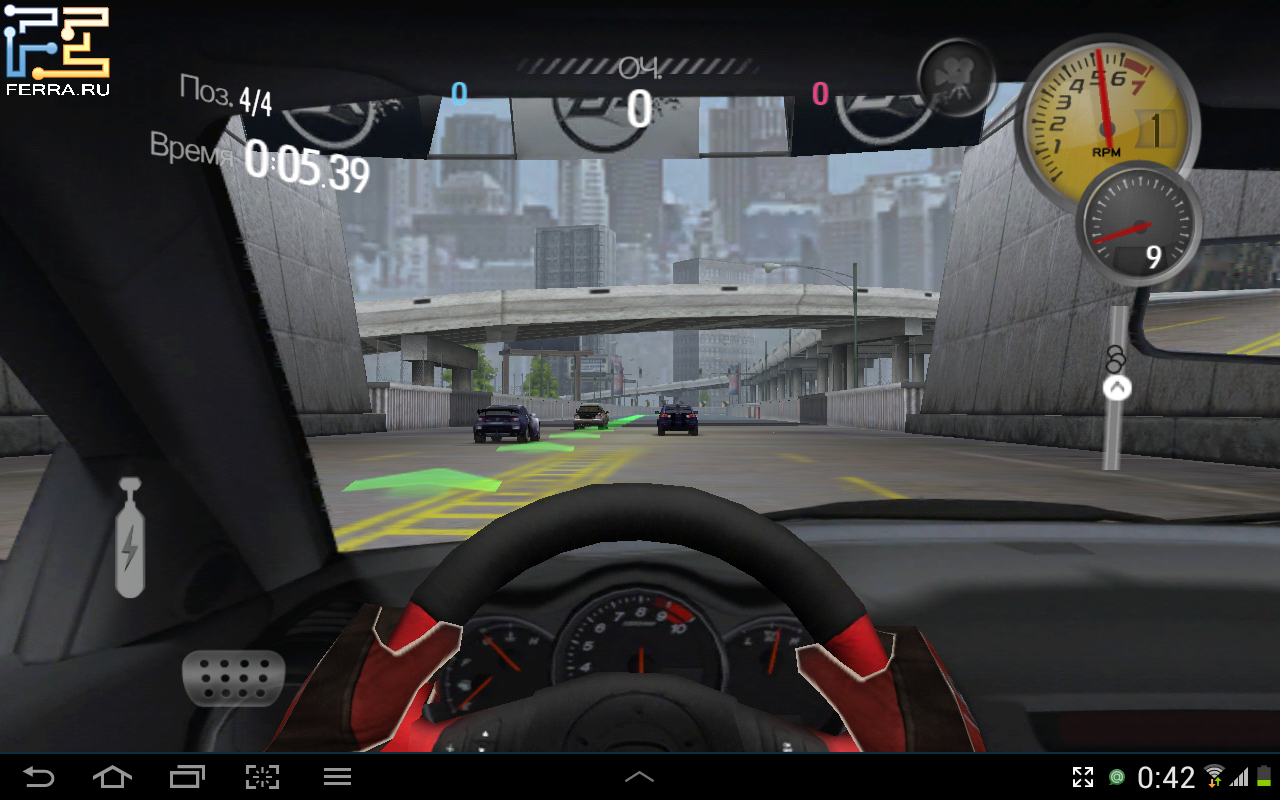Tap the brake pedal
This screenshot has width=1280, height=800.
point(233,679)
